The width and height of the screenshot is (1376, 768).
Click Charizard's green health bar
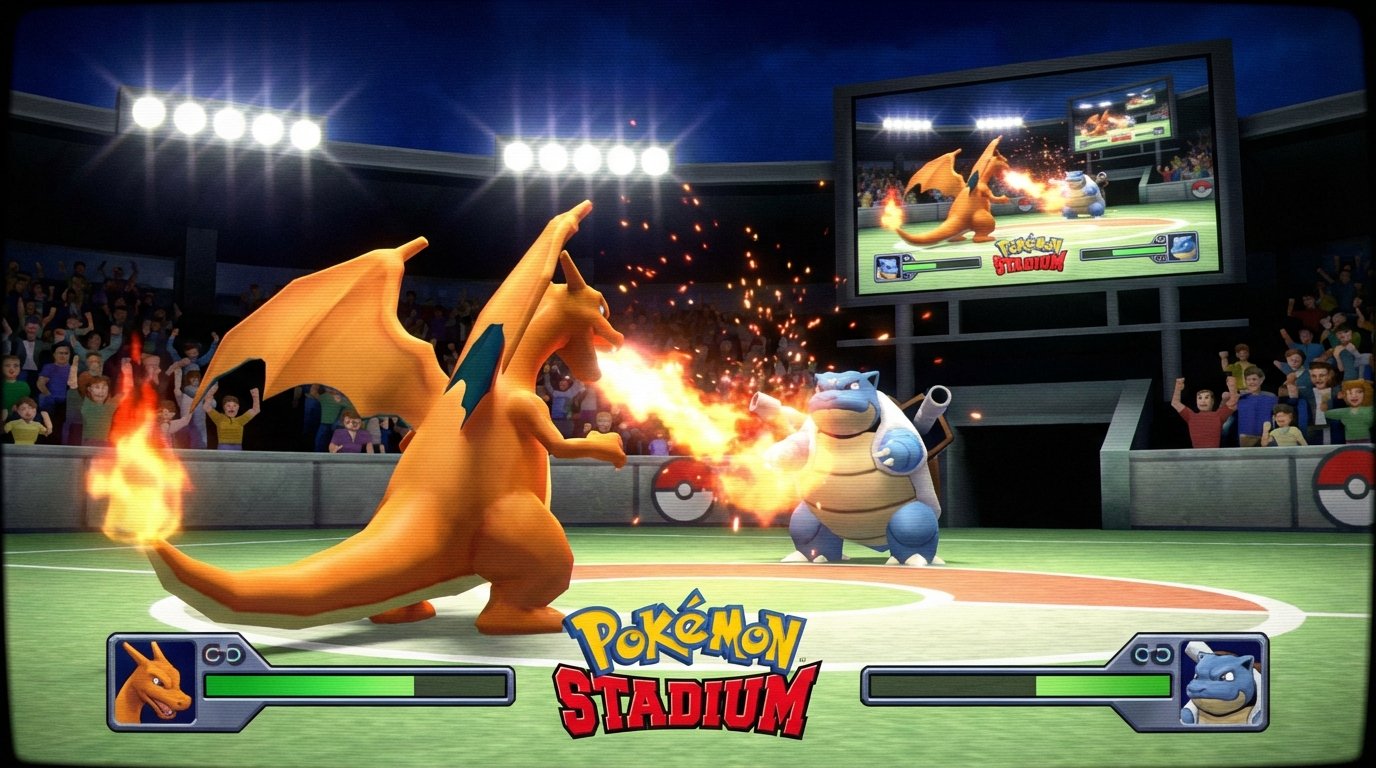tap(310, 685)
